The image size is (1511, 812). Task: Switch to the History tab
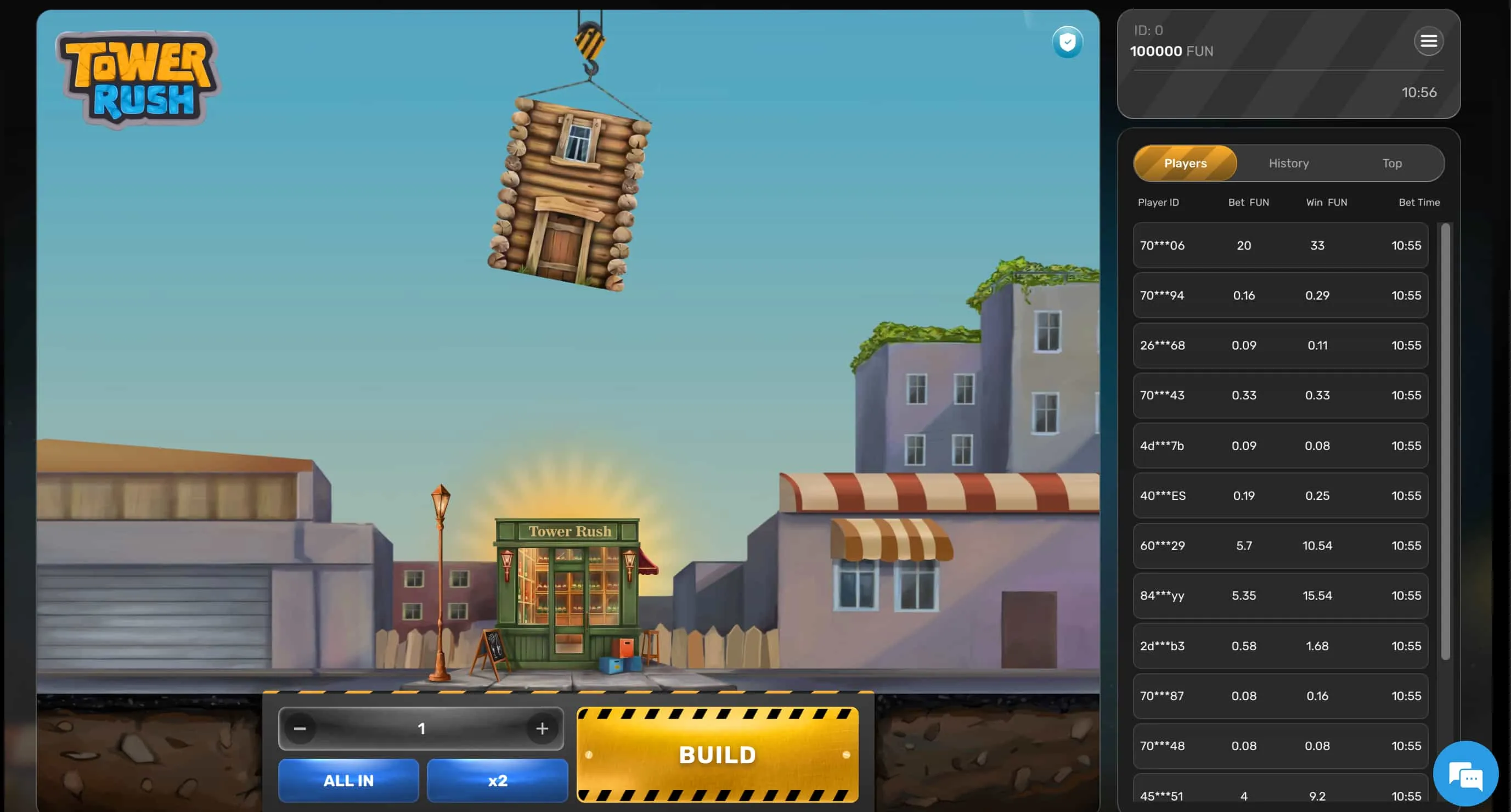(x=1288, y=163)
